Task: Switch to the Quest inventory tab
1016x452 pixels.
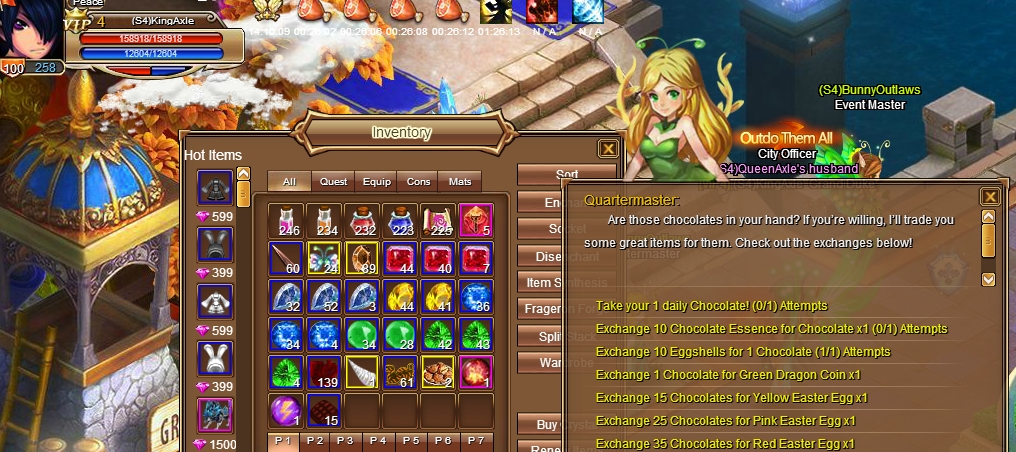Action: [x=333, y=182]
